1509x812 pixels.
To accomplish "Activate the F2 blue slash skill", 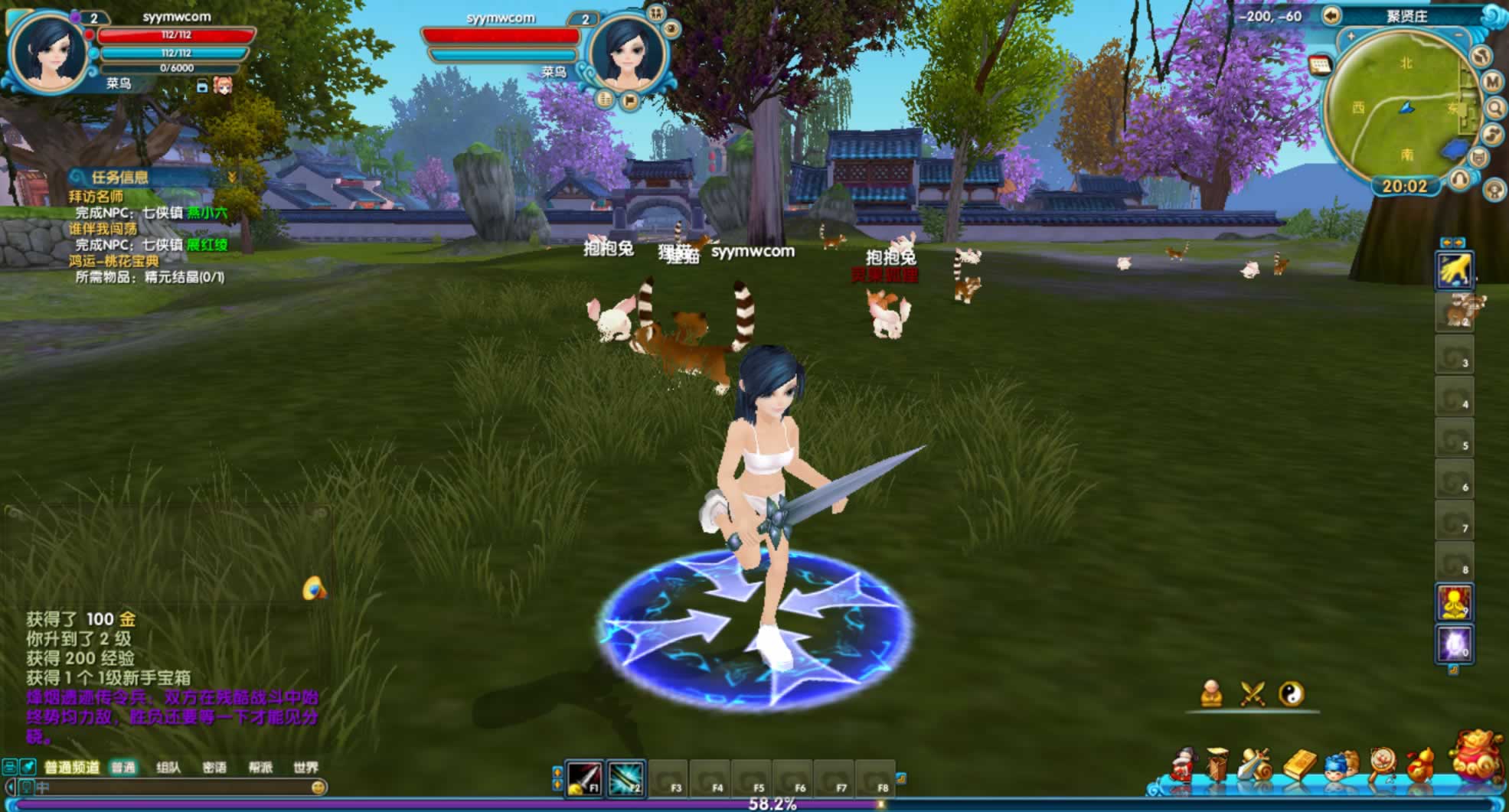I will pyautogui.click(x=627, y=779).
